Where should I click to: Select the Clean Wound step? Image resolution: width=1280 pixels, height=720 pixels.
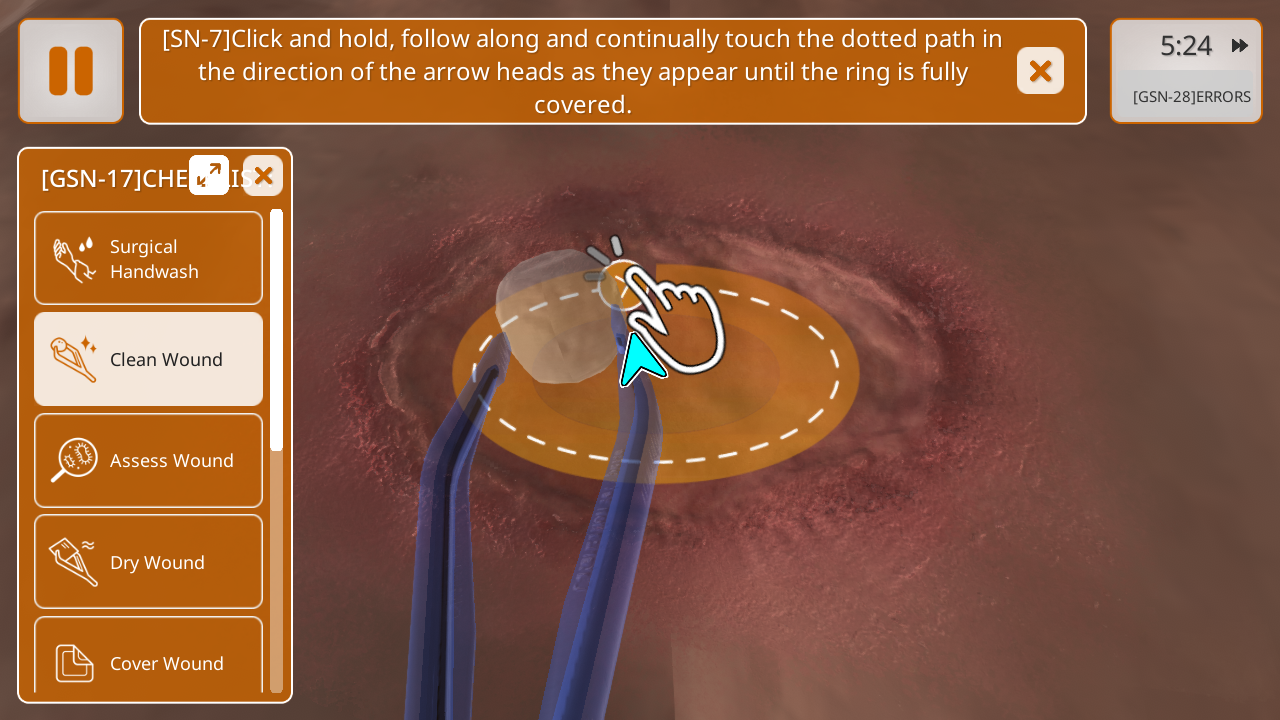click(x=148, y=359)
